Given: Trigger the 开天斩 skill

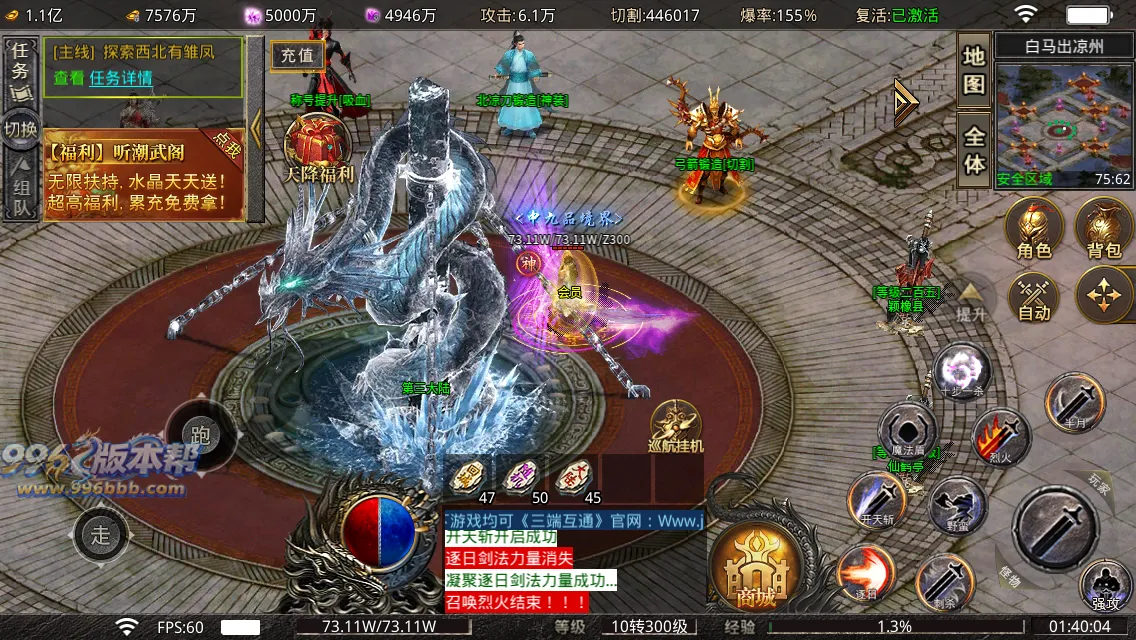Looking at the screenshot, I should [876, 500].
